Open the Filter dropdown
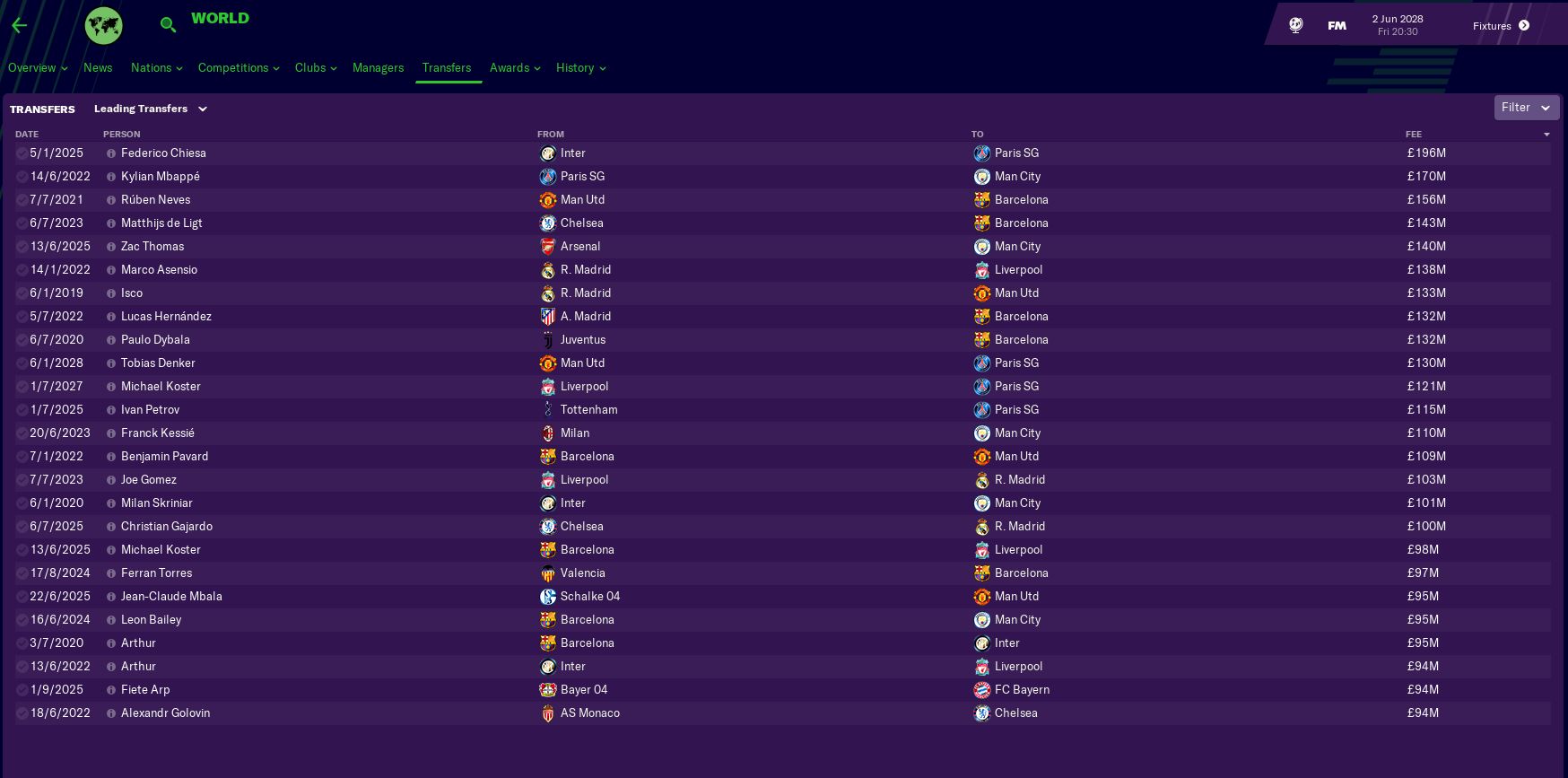 (1526, 108)
